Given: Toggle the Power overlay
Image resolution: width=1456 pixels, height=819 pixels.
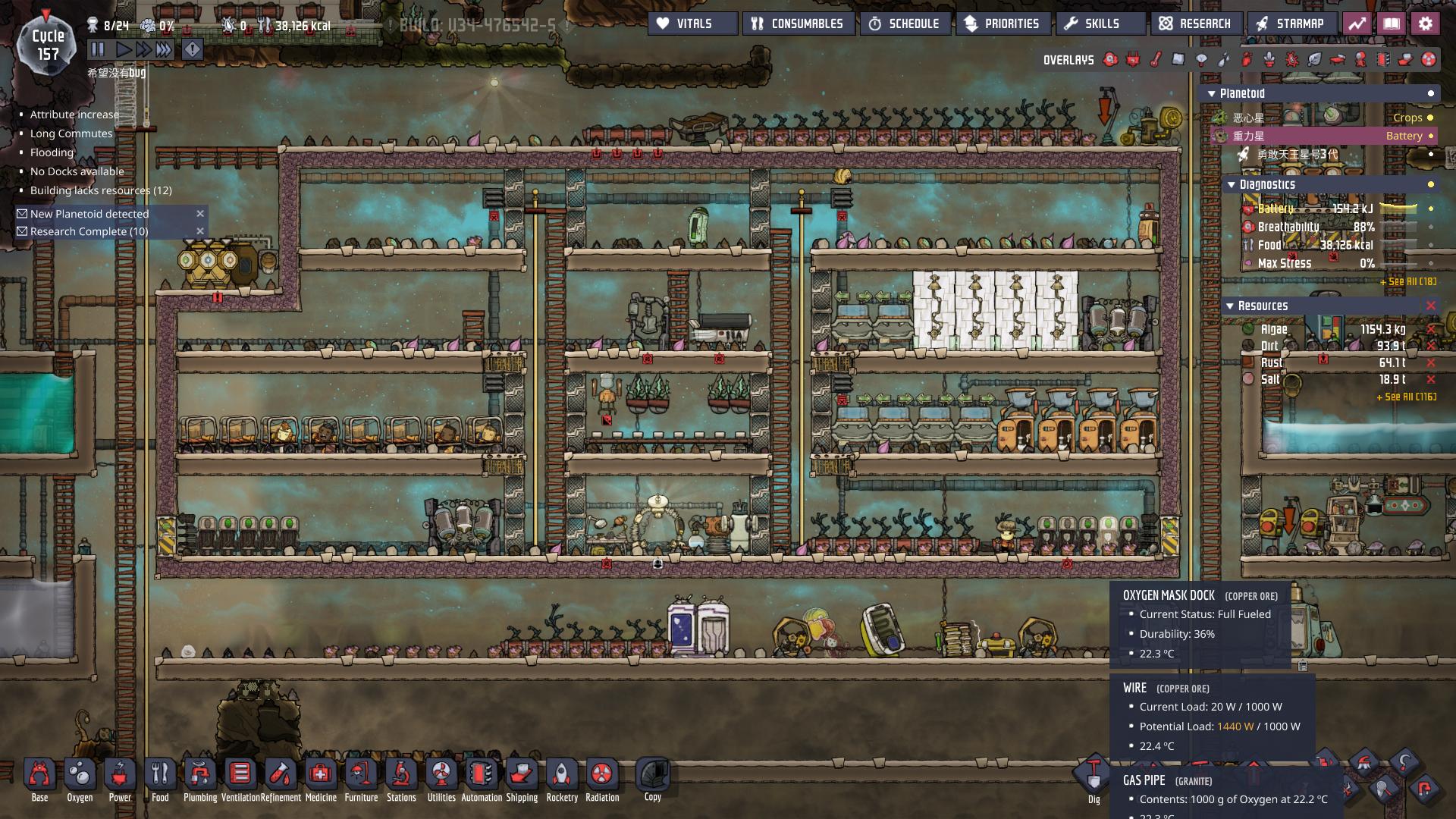Looking at the screenshot, I should (x=1132, y=60).
